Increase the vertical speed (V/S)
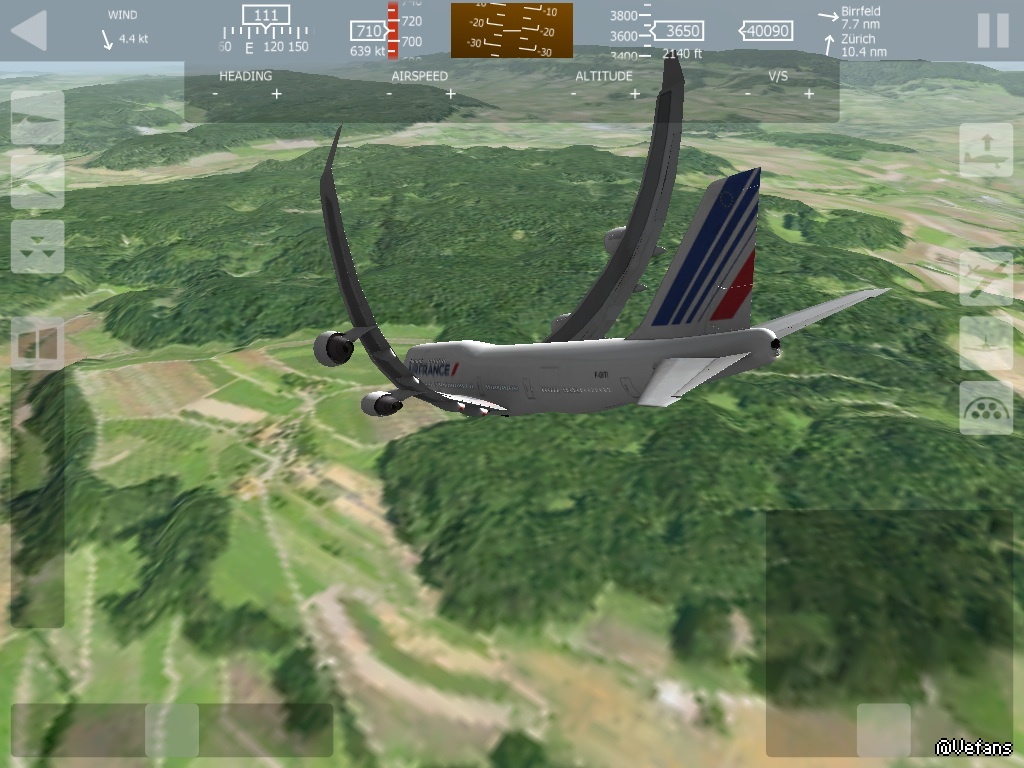This screenshot has height=768, width=1024. tap(808, 94)
